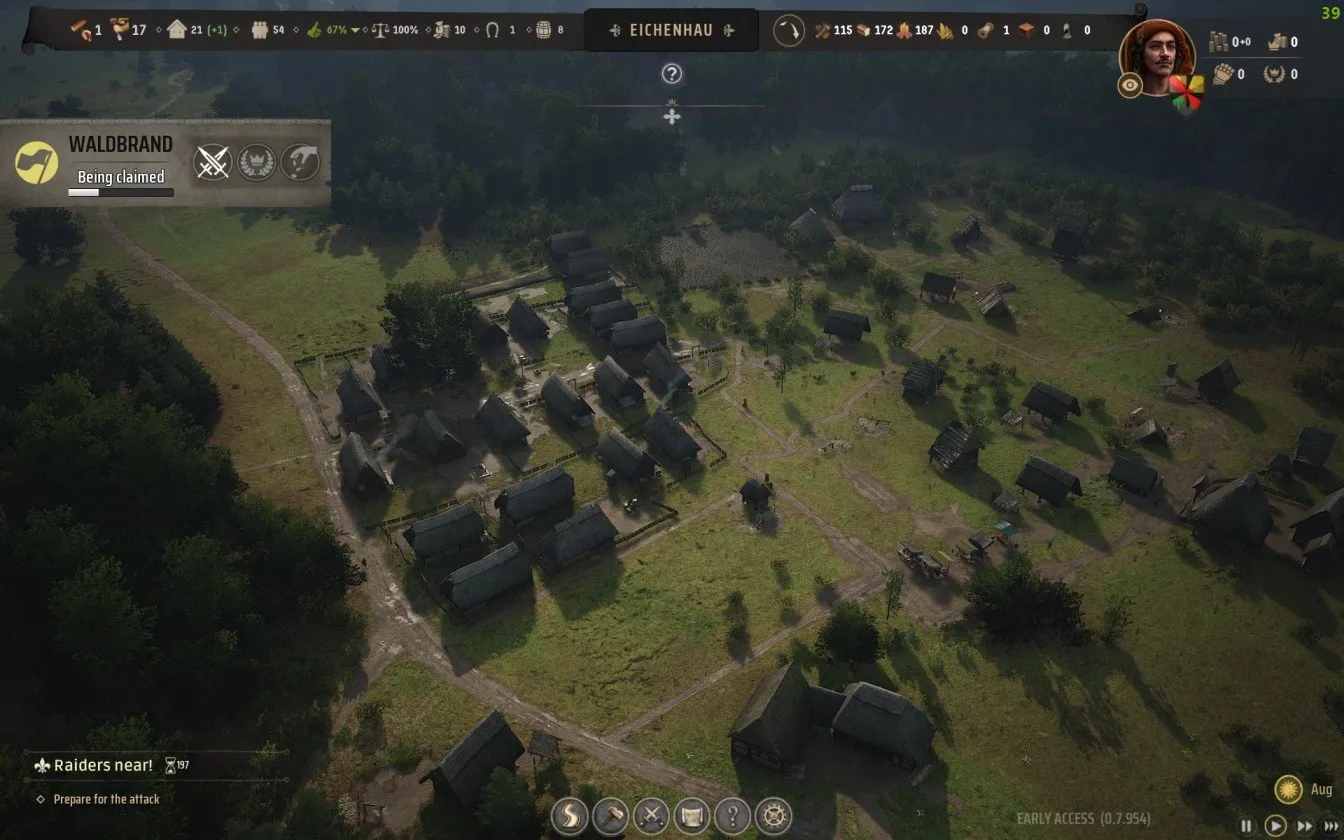
Task: Open the road building tool
Action: click(x=569, y=816)
